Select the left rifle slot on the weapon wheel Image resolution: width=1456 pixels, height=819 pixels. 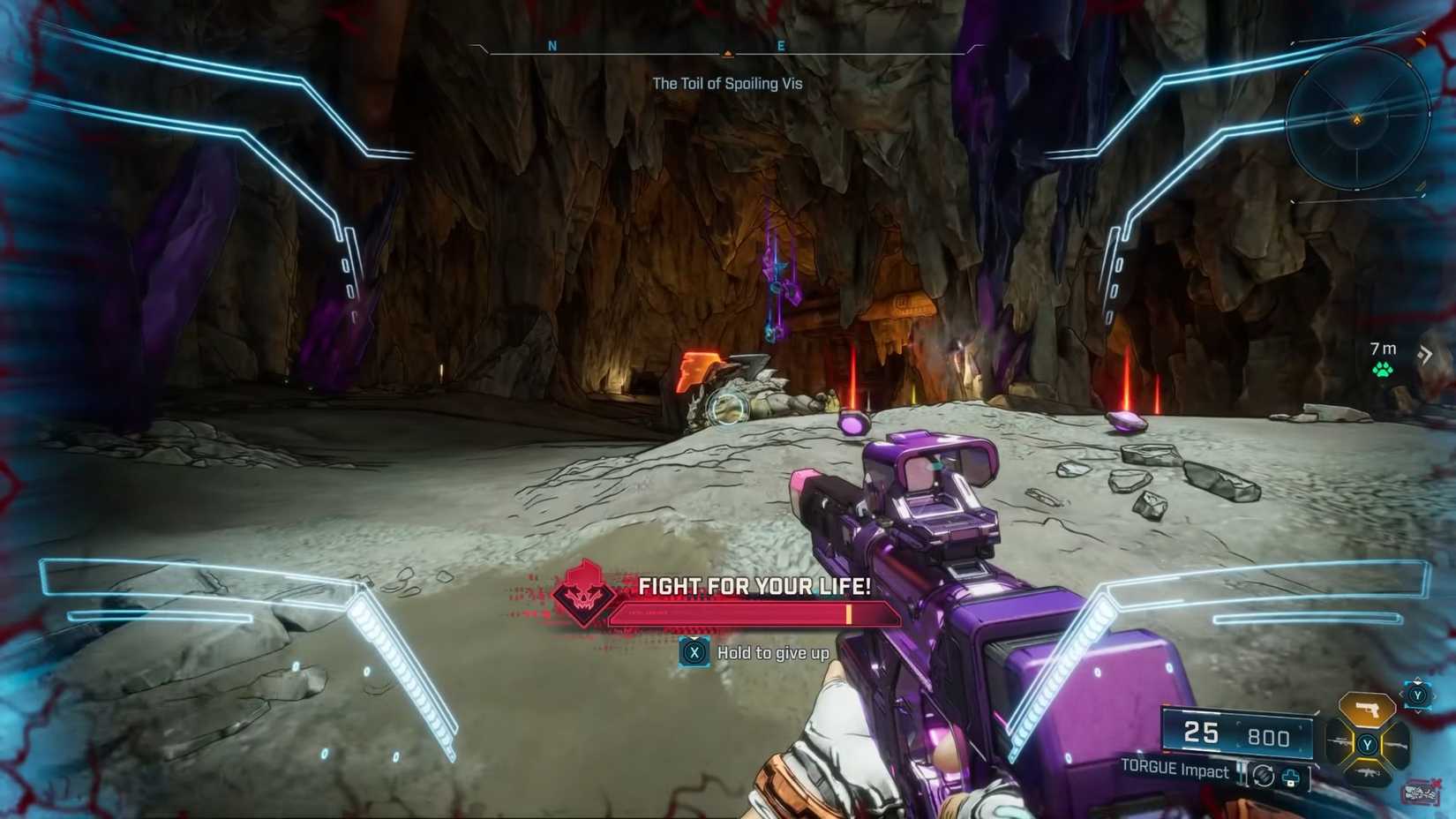coord(1339,741)
